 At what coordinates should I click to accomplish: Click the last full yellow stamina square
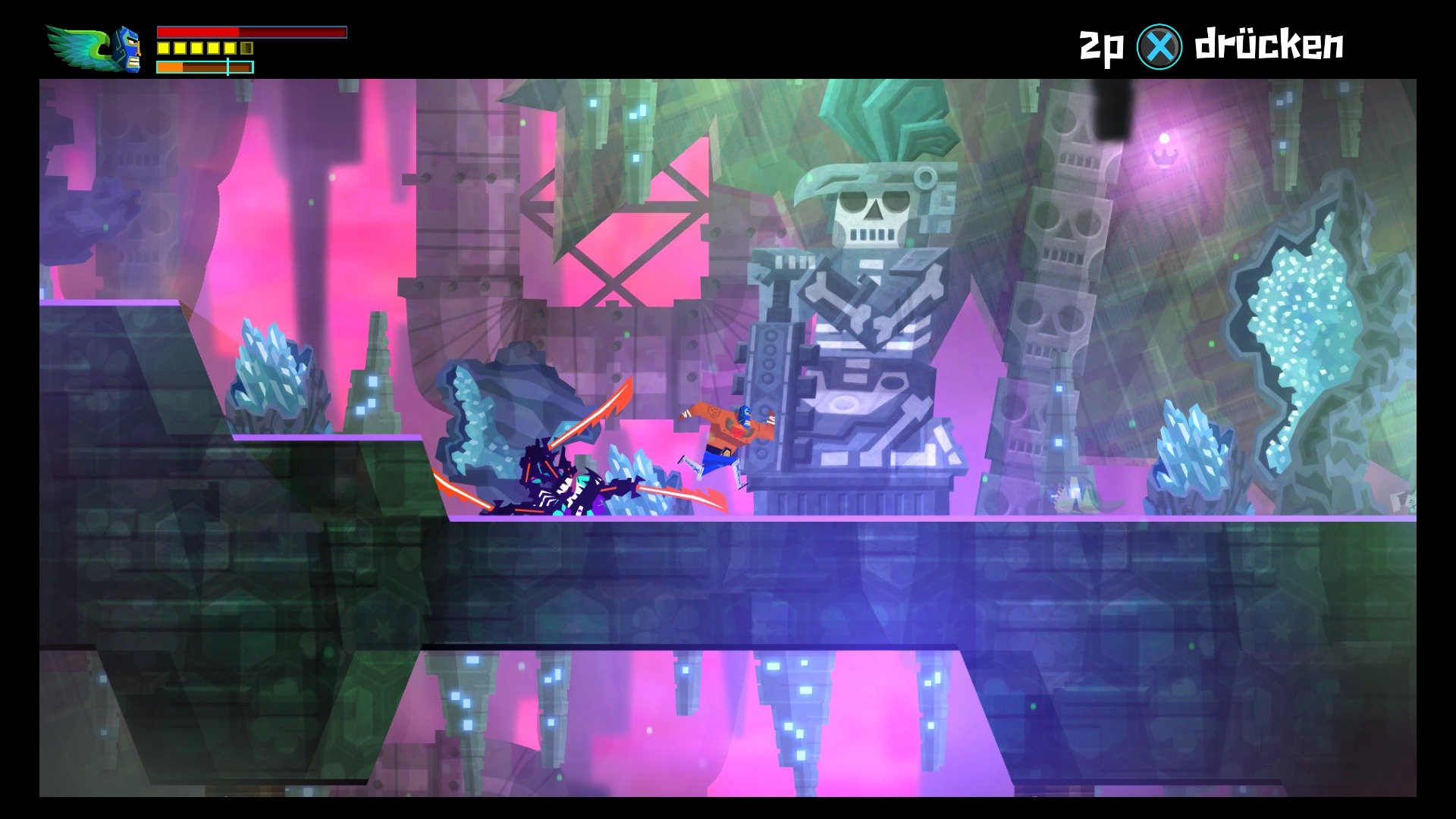231,49
